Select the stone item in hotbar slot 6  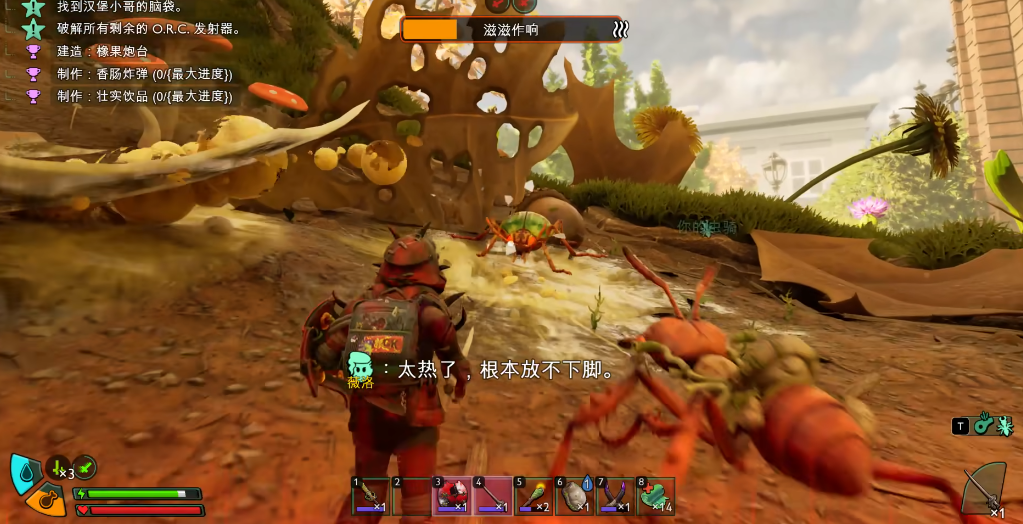point(575,495)
